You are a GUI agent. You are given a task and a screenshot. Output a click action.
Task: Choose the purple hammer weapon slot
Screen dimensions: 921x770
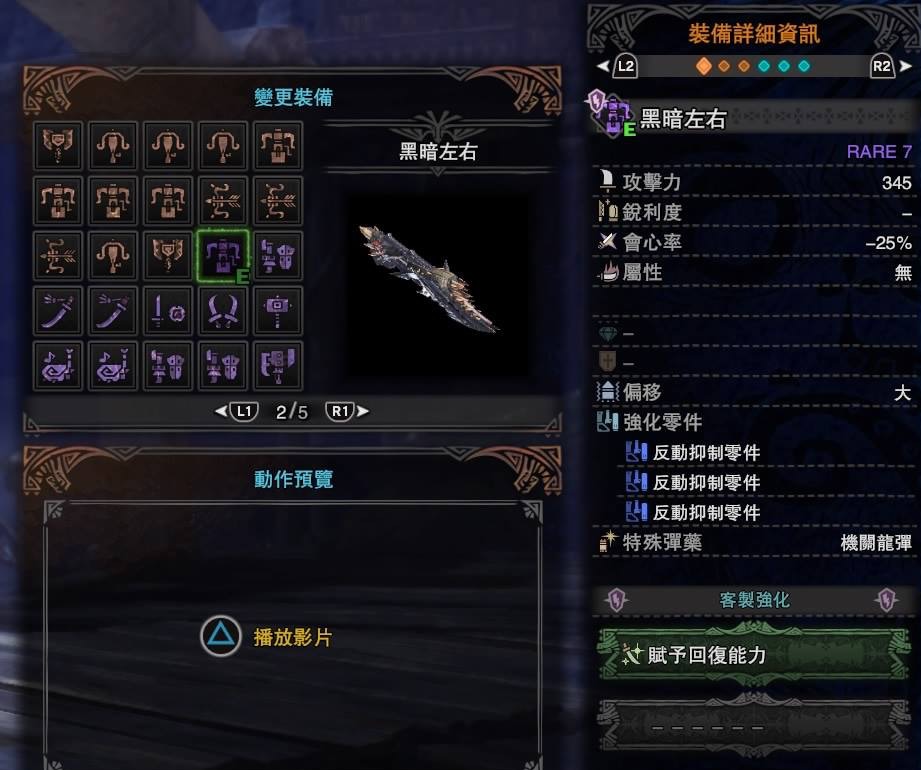pyautogui.click(x=278, y=310)
